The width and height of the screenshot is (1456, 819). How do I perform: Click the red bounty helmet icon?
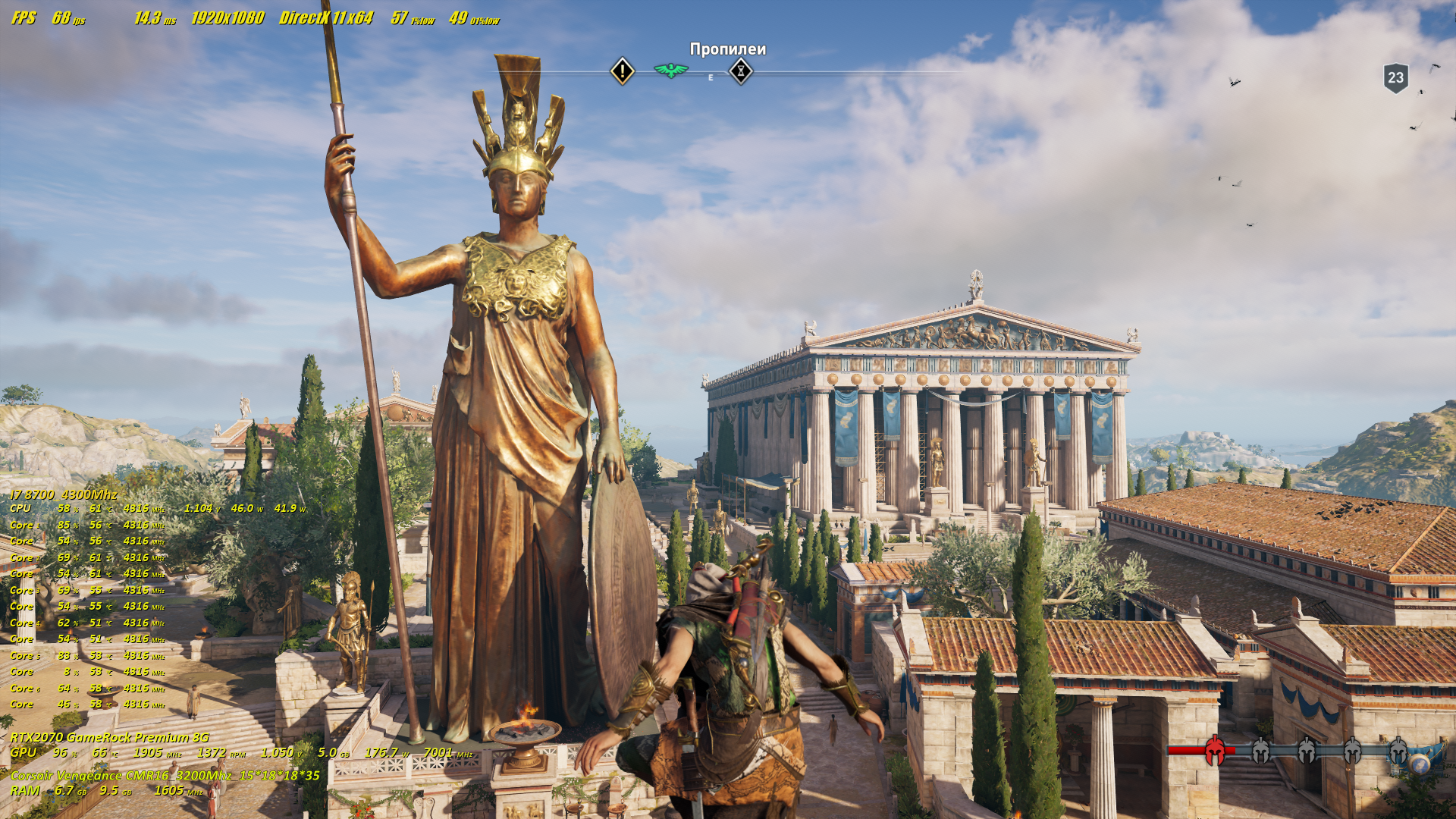click(x=1215, y=750)
